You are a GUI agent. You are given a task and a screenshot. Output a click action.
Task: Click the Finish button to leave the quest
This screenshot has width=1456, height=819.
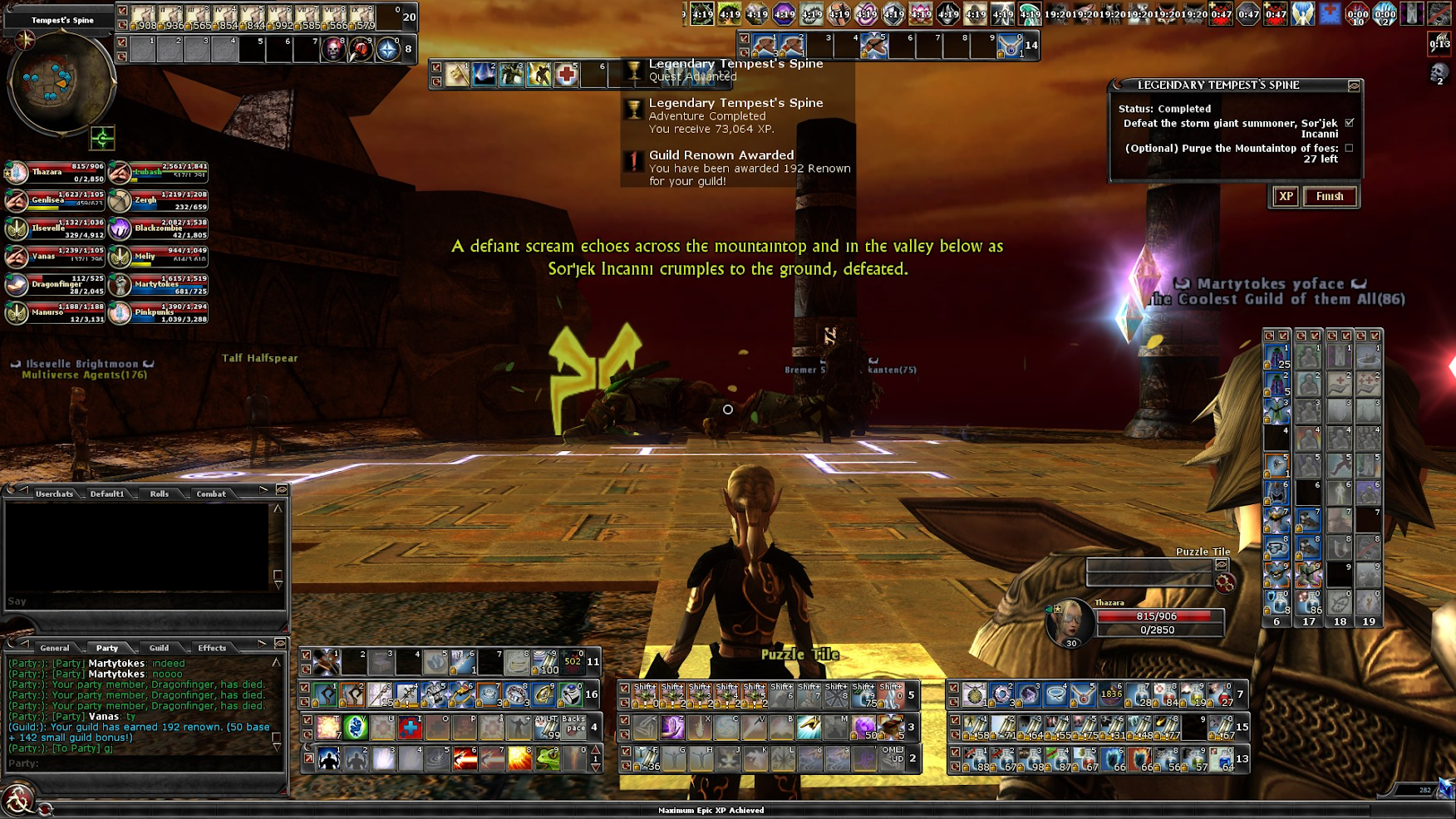click(1330, 197)
